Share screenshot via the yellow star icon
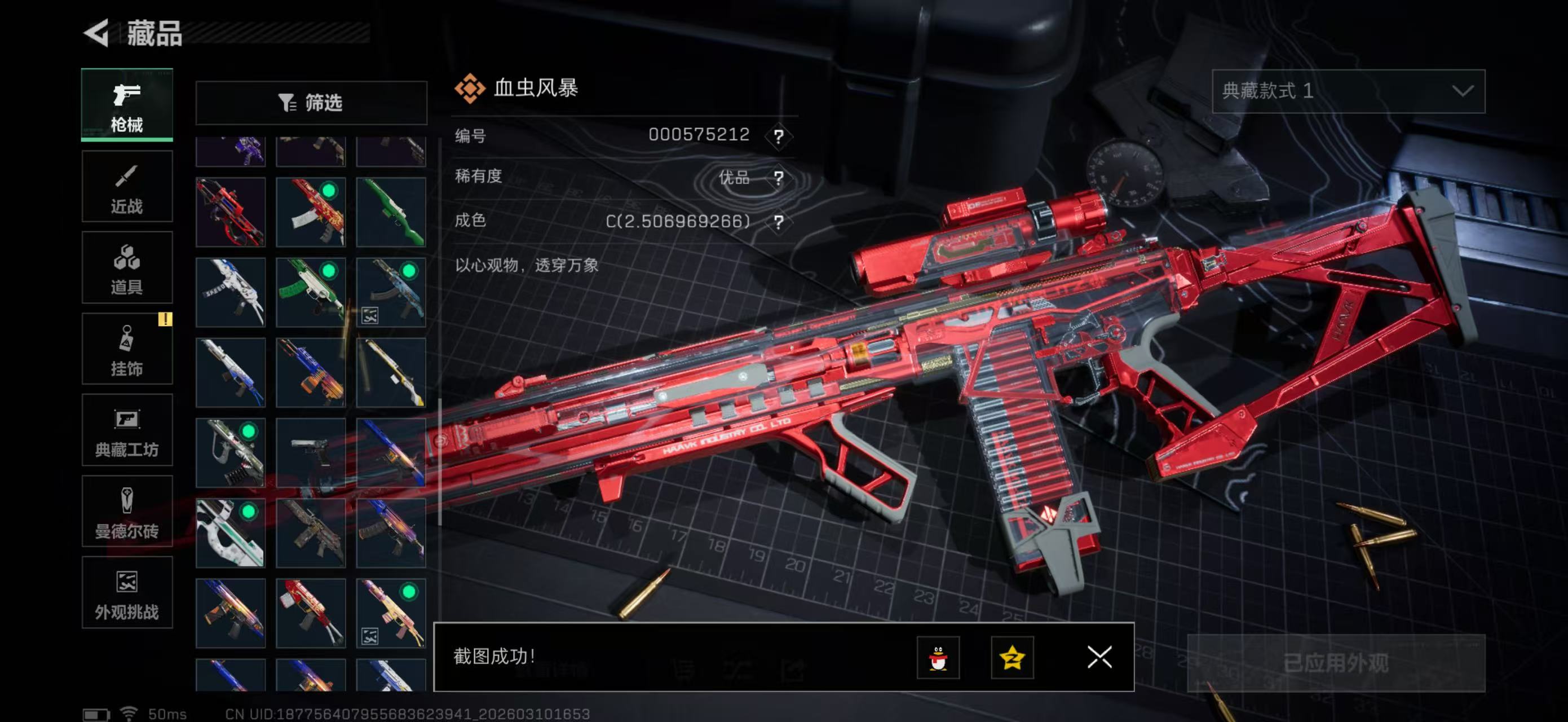This screenshot has height=722, width=1568. click(1012, 658)
